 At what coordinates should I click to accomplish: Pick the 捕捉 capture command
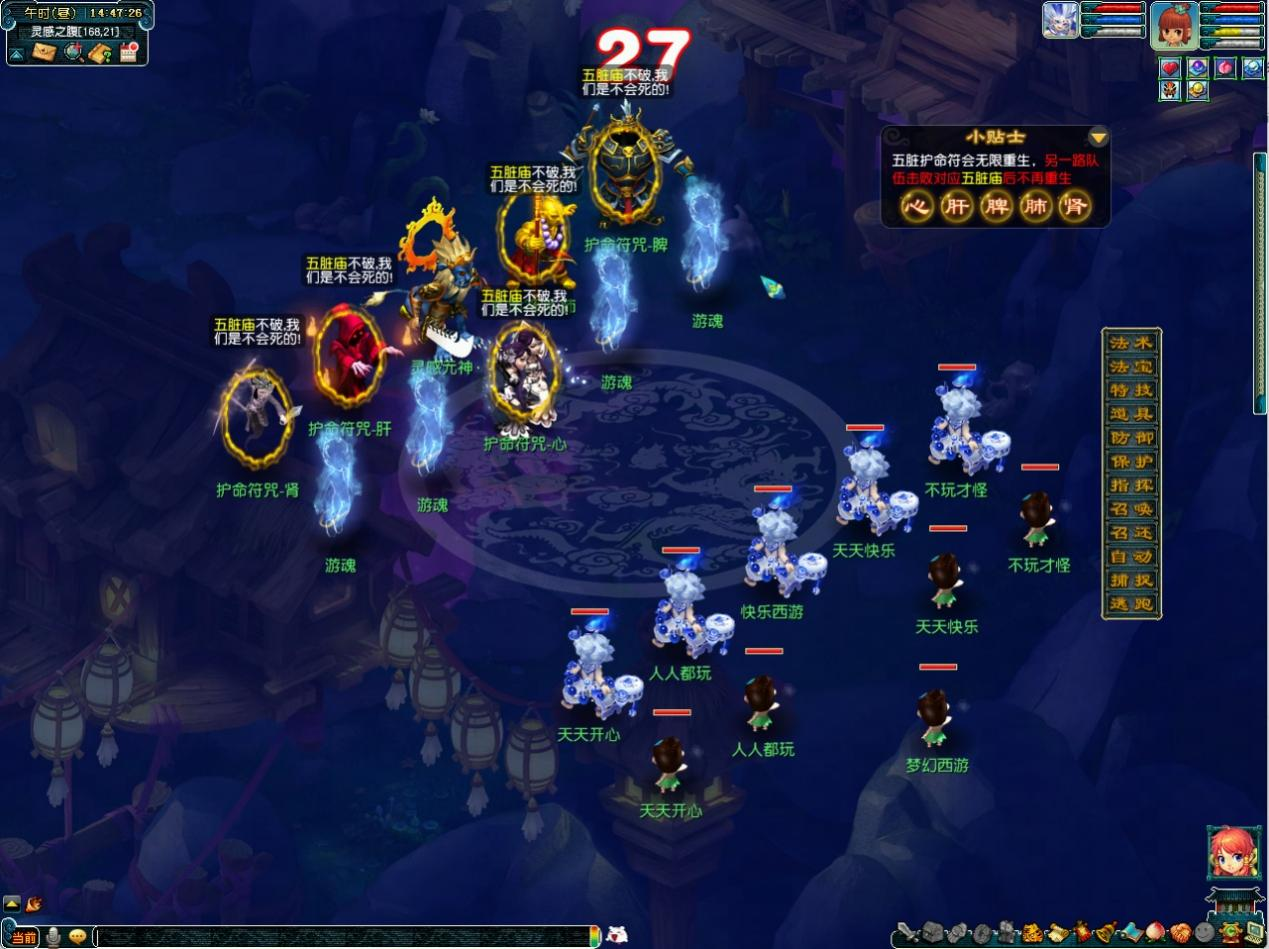tap(1132, 580)
